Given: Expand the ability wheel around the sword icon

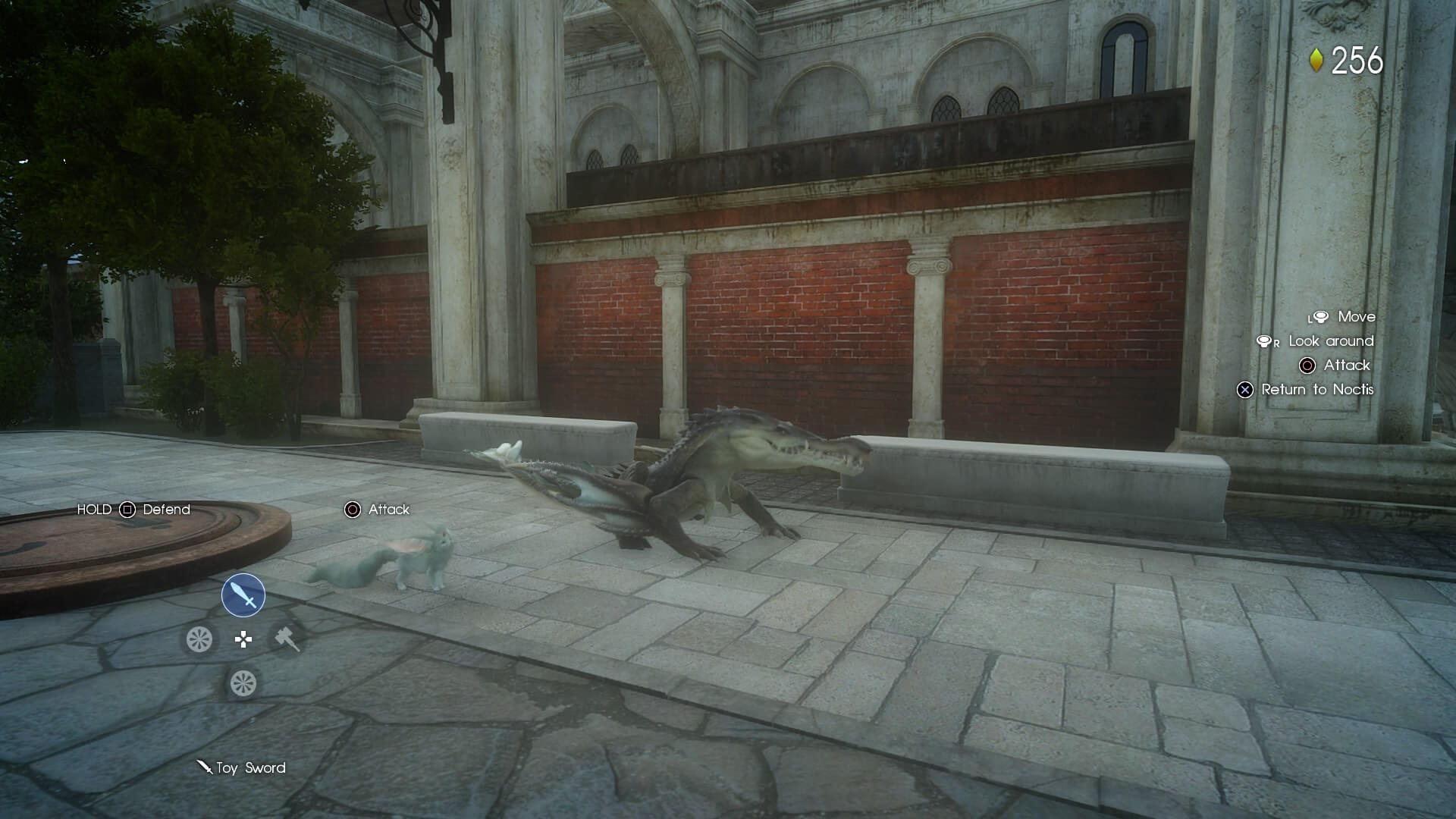Looking at the screenshot, I should pyautogui.click(x=243, y=595).
